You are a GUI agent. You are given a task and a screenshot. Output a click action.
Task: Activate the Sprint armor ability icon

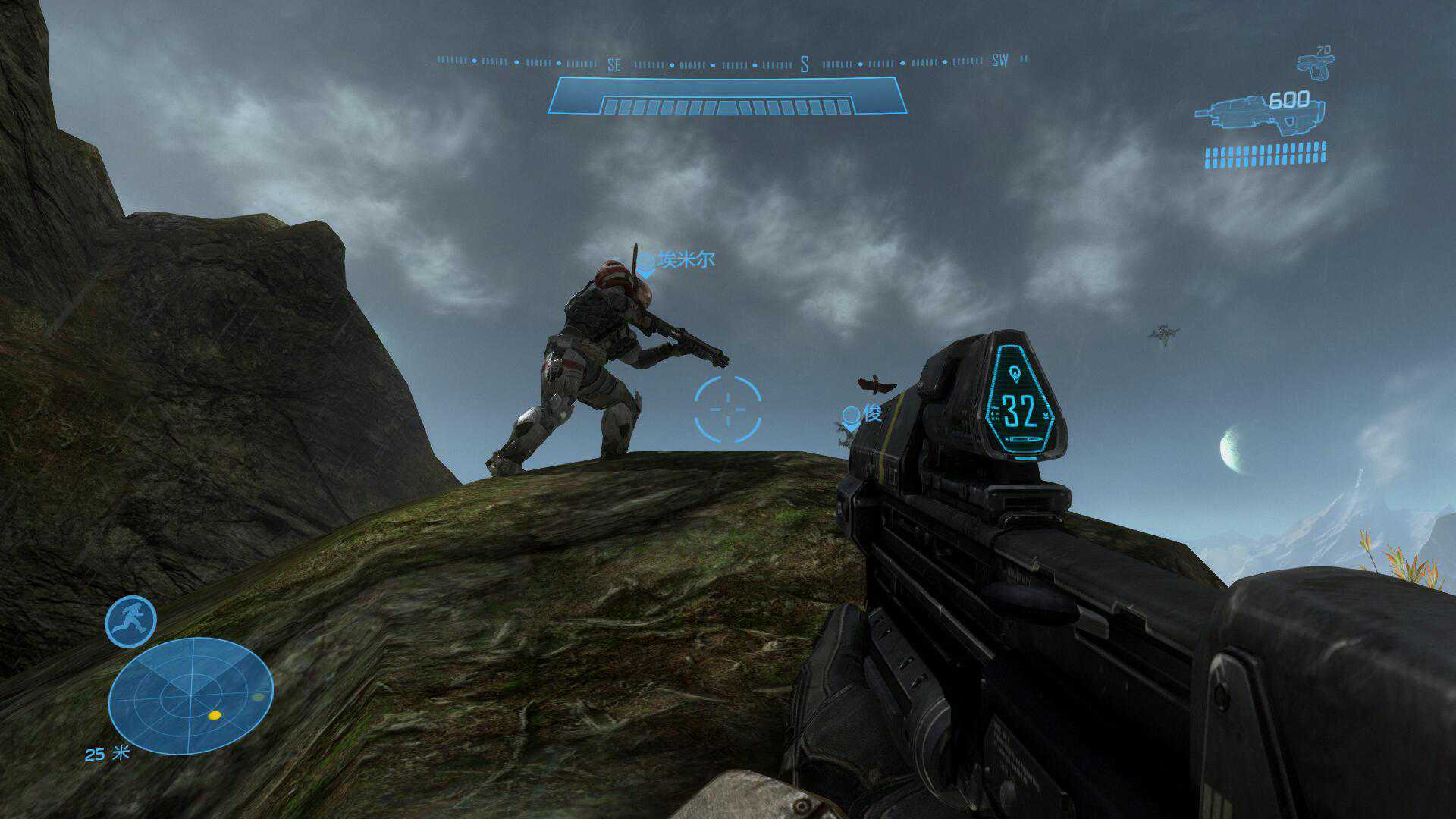[x=130, y=622]
